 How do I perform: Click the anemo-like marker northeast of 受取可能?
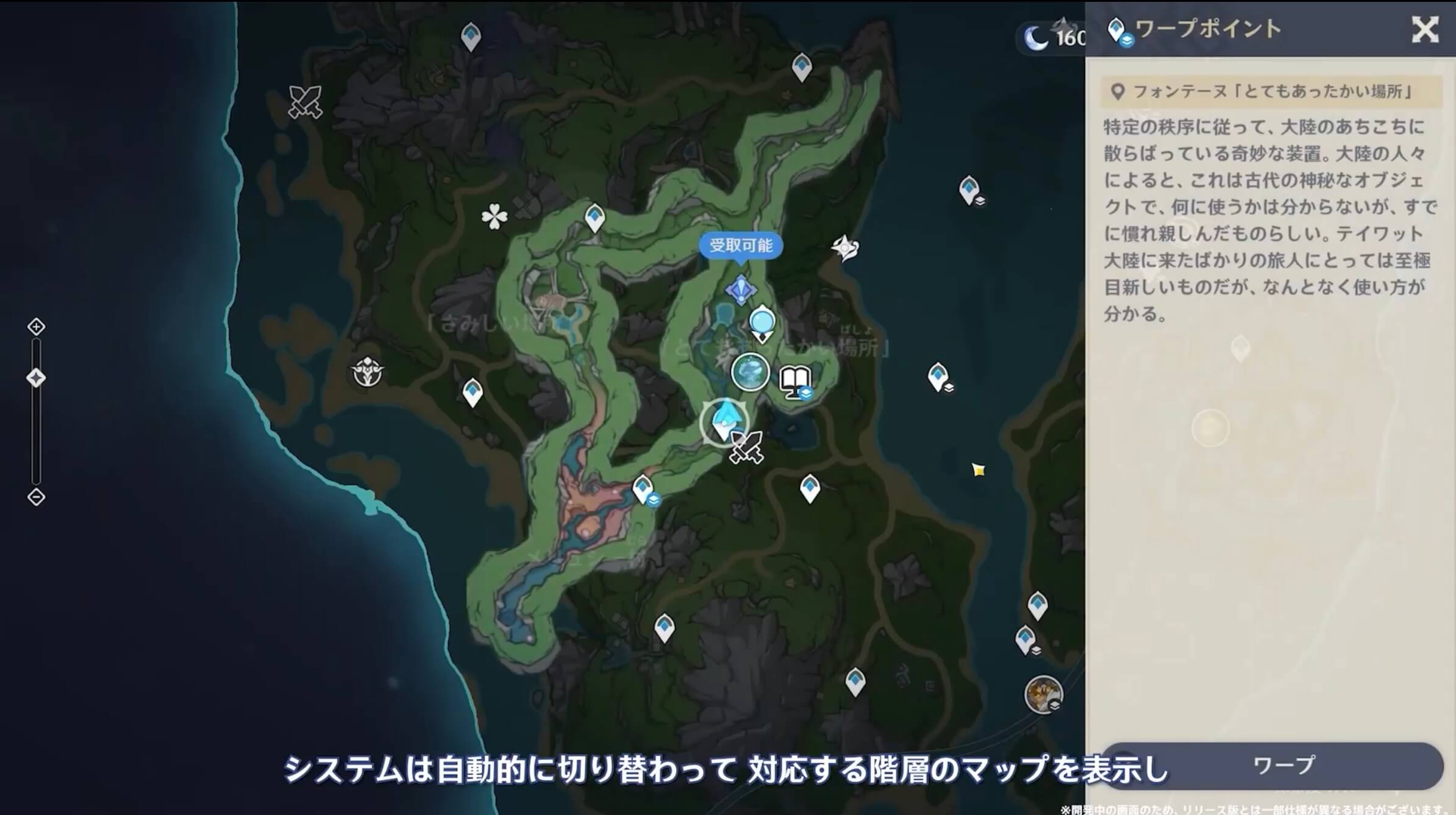point(844,249)
